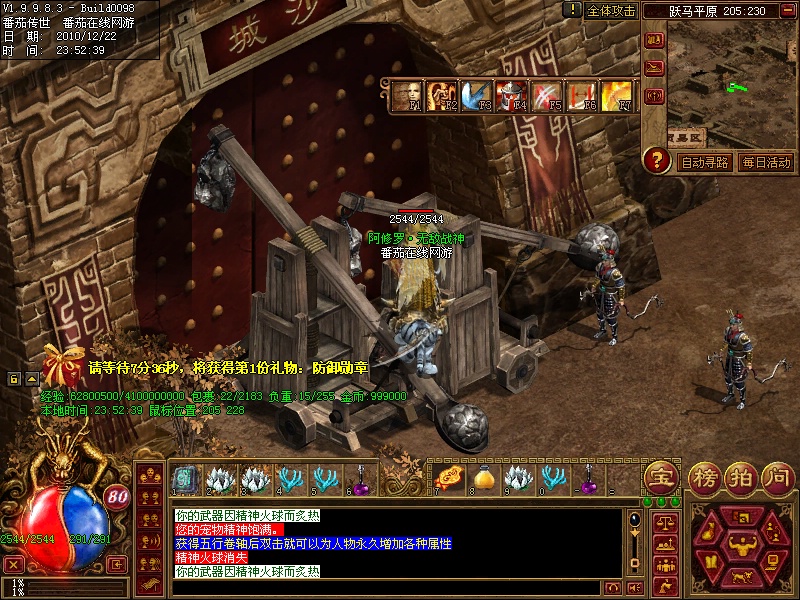Activate the F3 blue blade skill
Image resolution: width=800 pixels, height=600 pixels.
click(477, 96)
